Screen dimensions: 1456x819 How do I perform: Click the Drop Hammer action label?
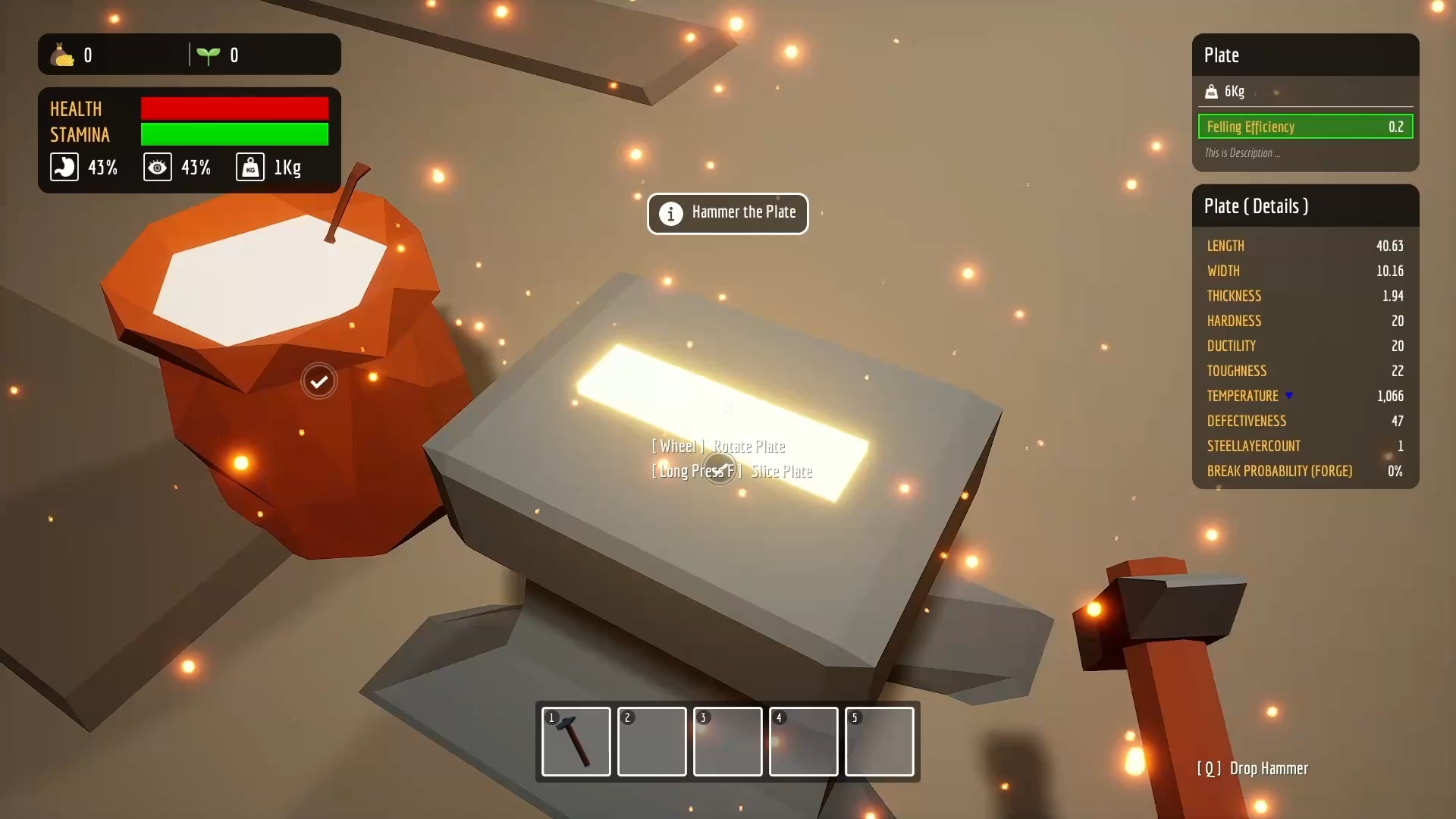[x=1268, y=768]
